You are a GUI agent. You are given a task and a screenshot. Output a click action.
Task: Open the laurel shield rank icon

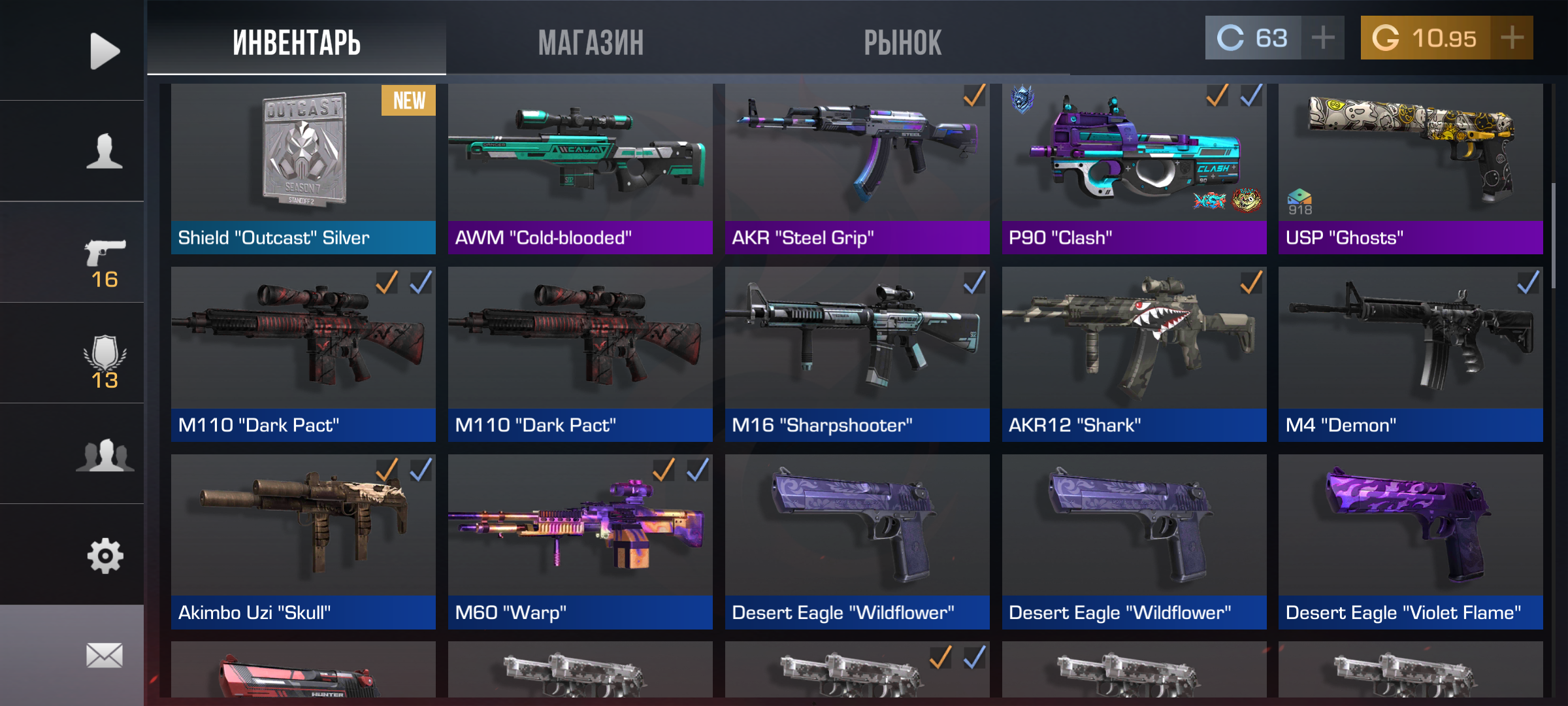[x=105, y=361]
